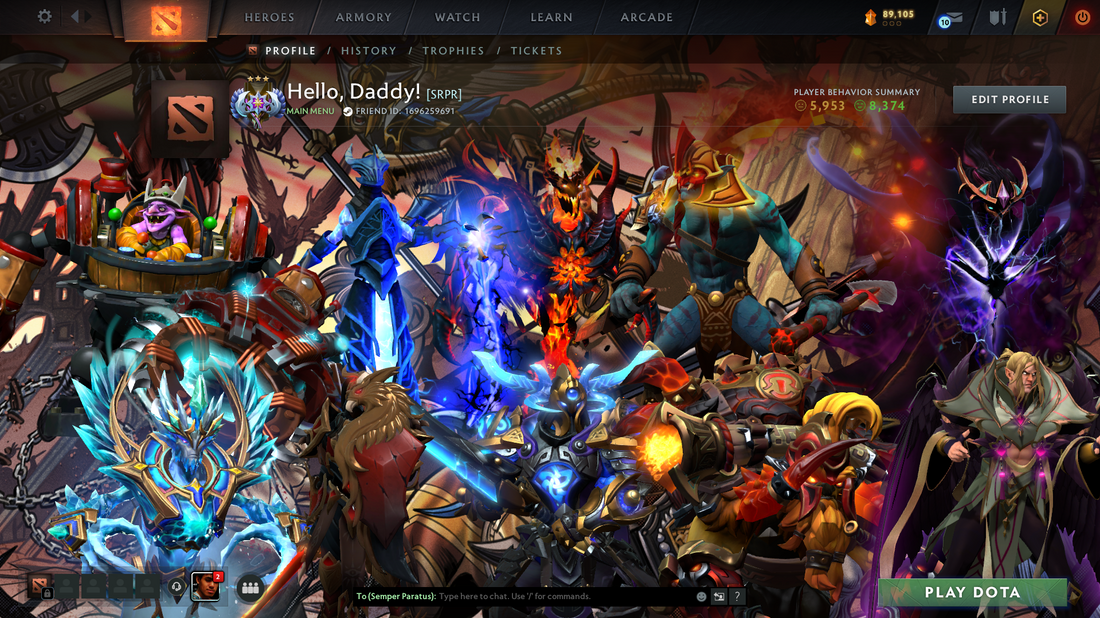The image size is (1100, 618).
Task: Click the chat text input field
Action: click(560, 596)
